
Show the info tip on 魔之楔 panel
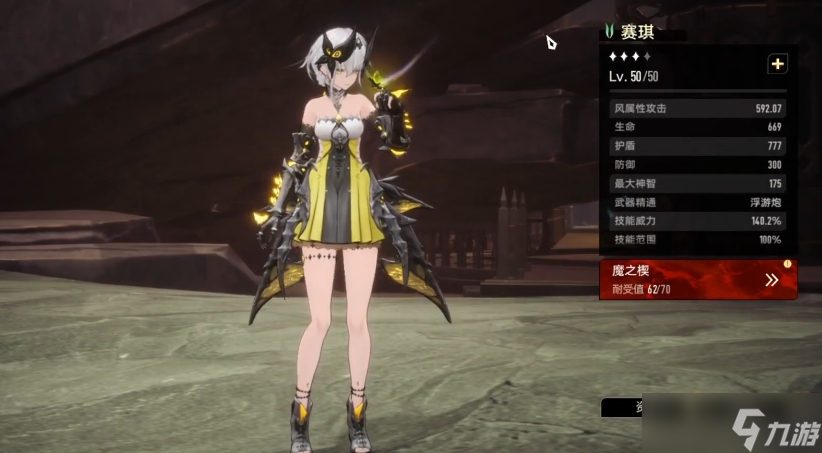(787, 264)
